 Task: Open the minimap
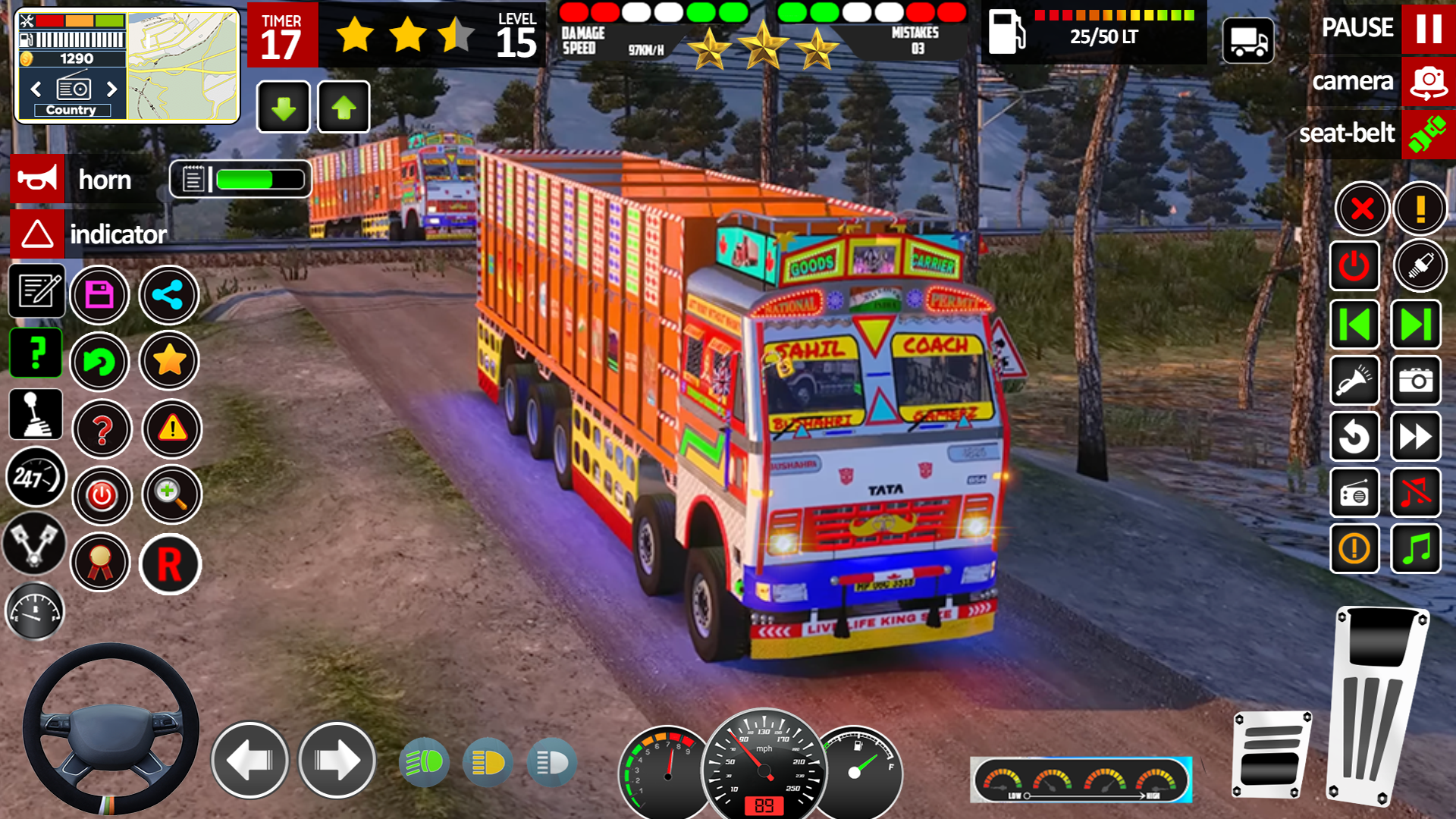(182, 67)
